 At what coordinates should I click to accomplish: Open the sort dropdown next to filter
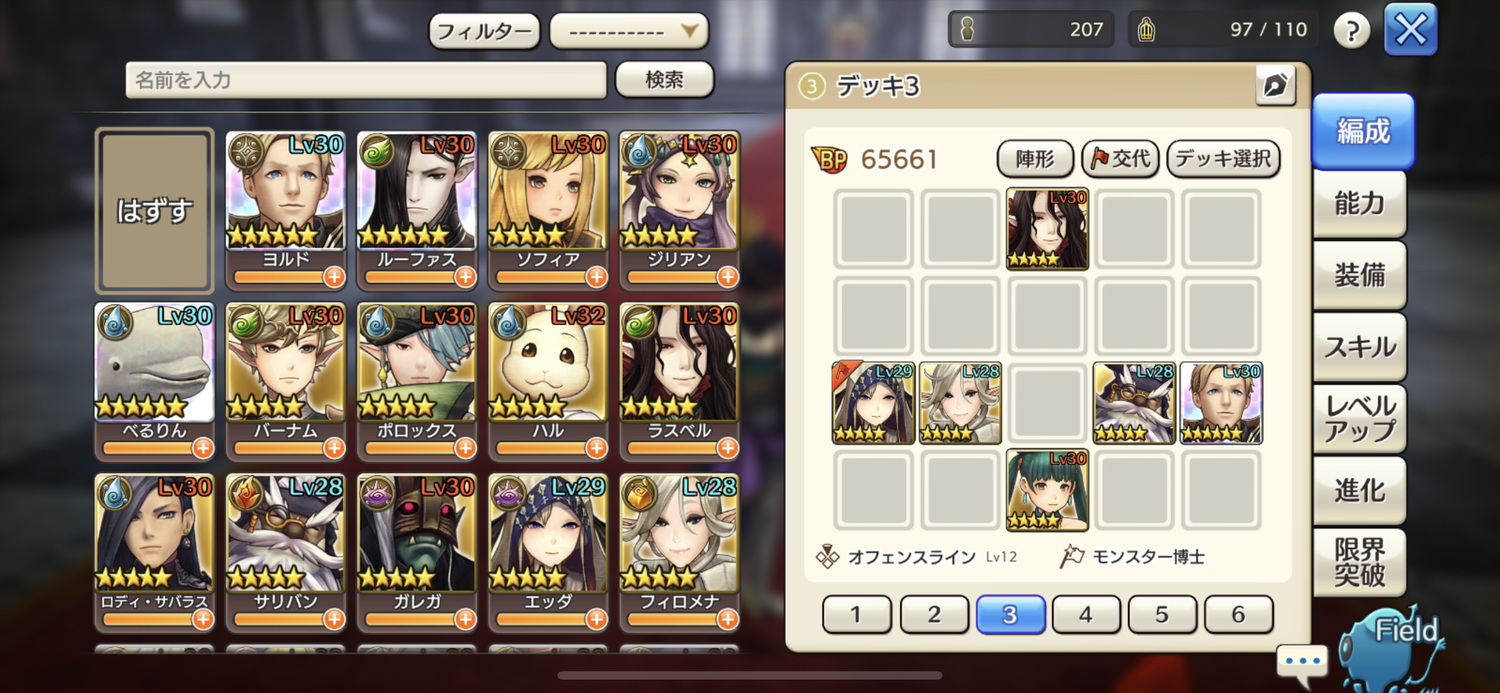(629, 31)
